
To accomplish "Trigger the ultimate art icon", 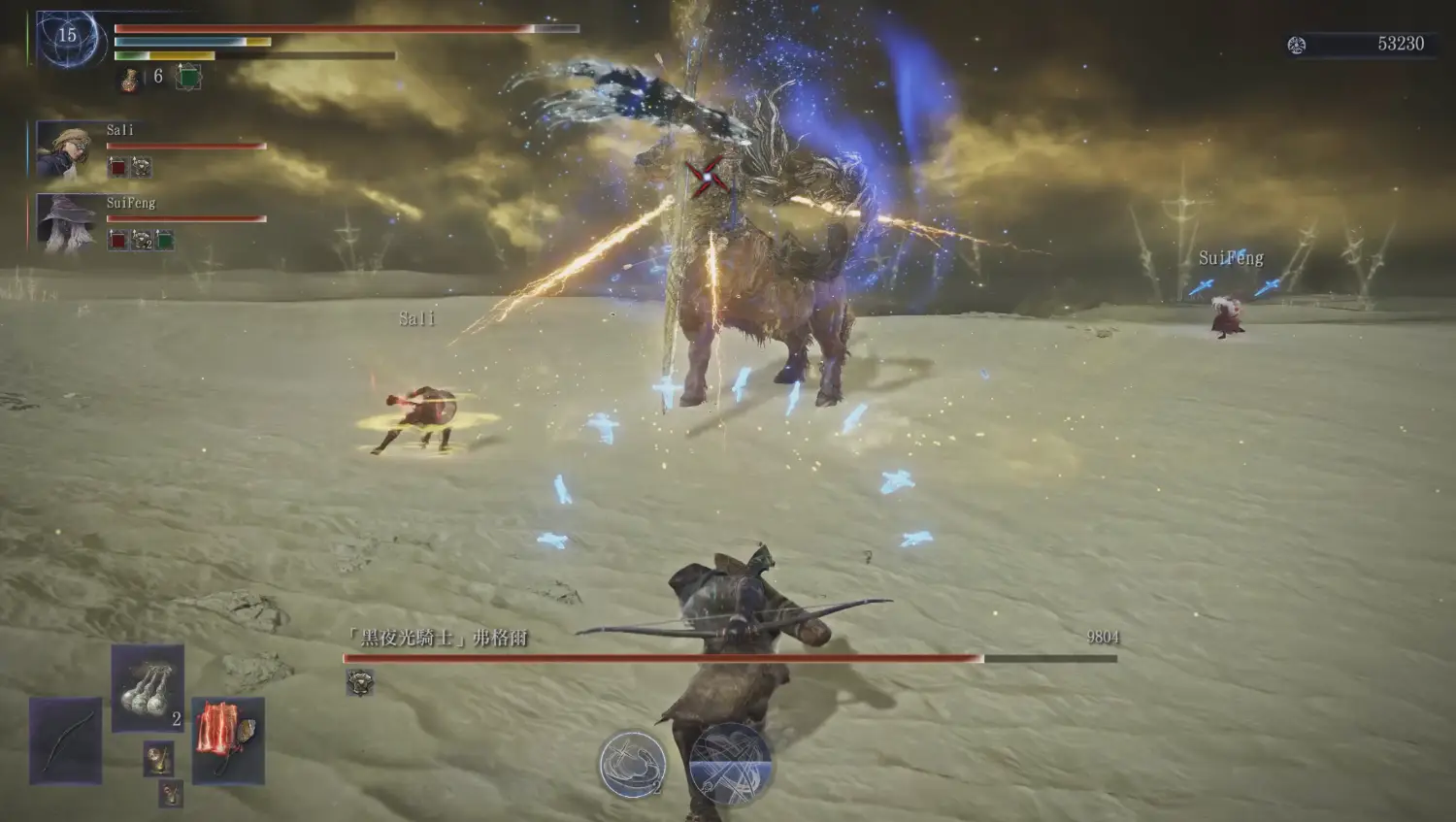I will pos(730,764).
